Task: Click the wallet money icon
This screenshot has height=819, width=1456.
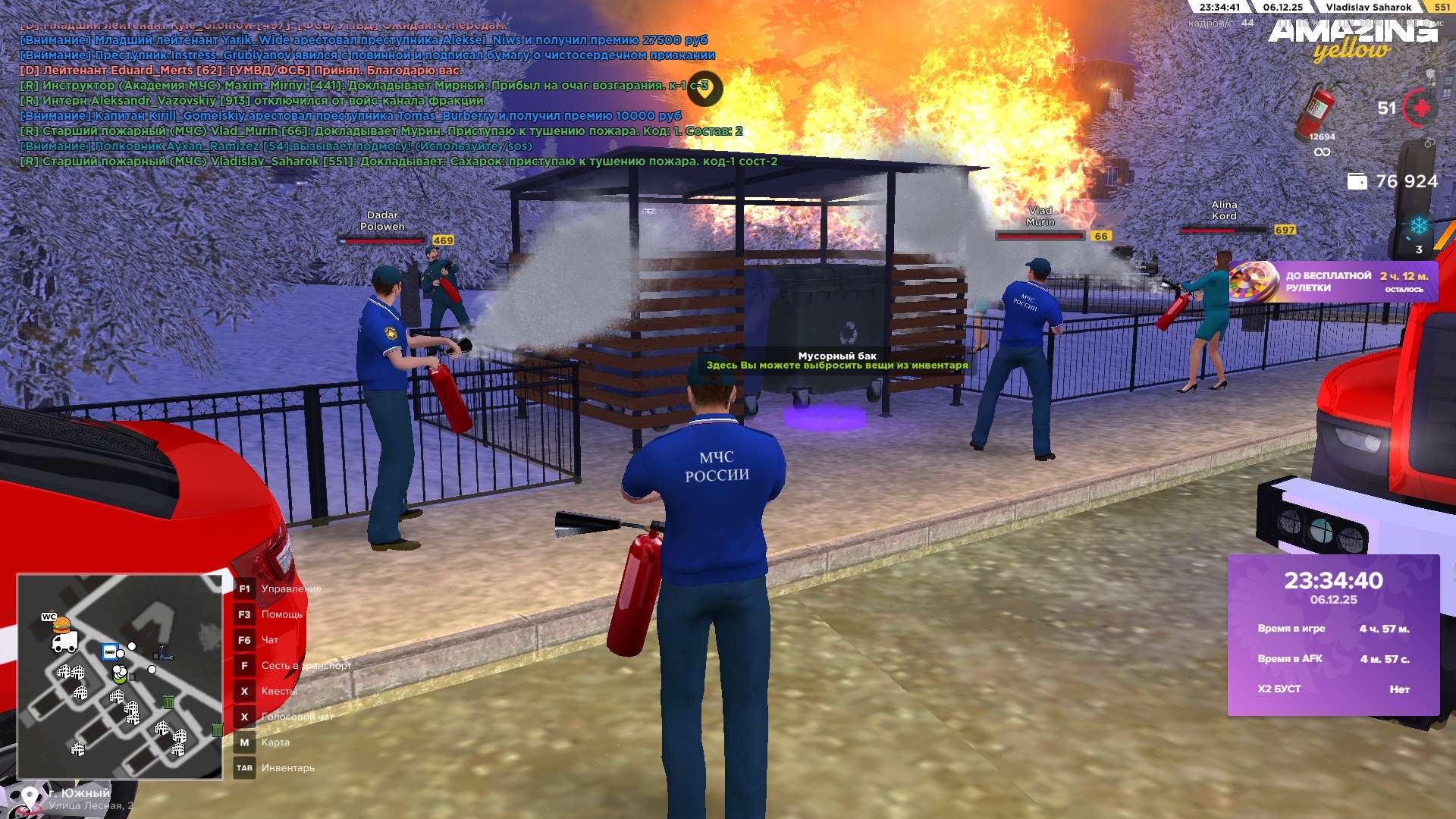Action: (x=1357, y=181)
